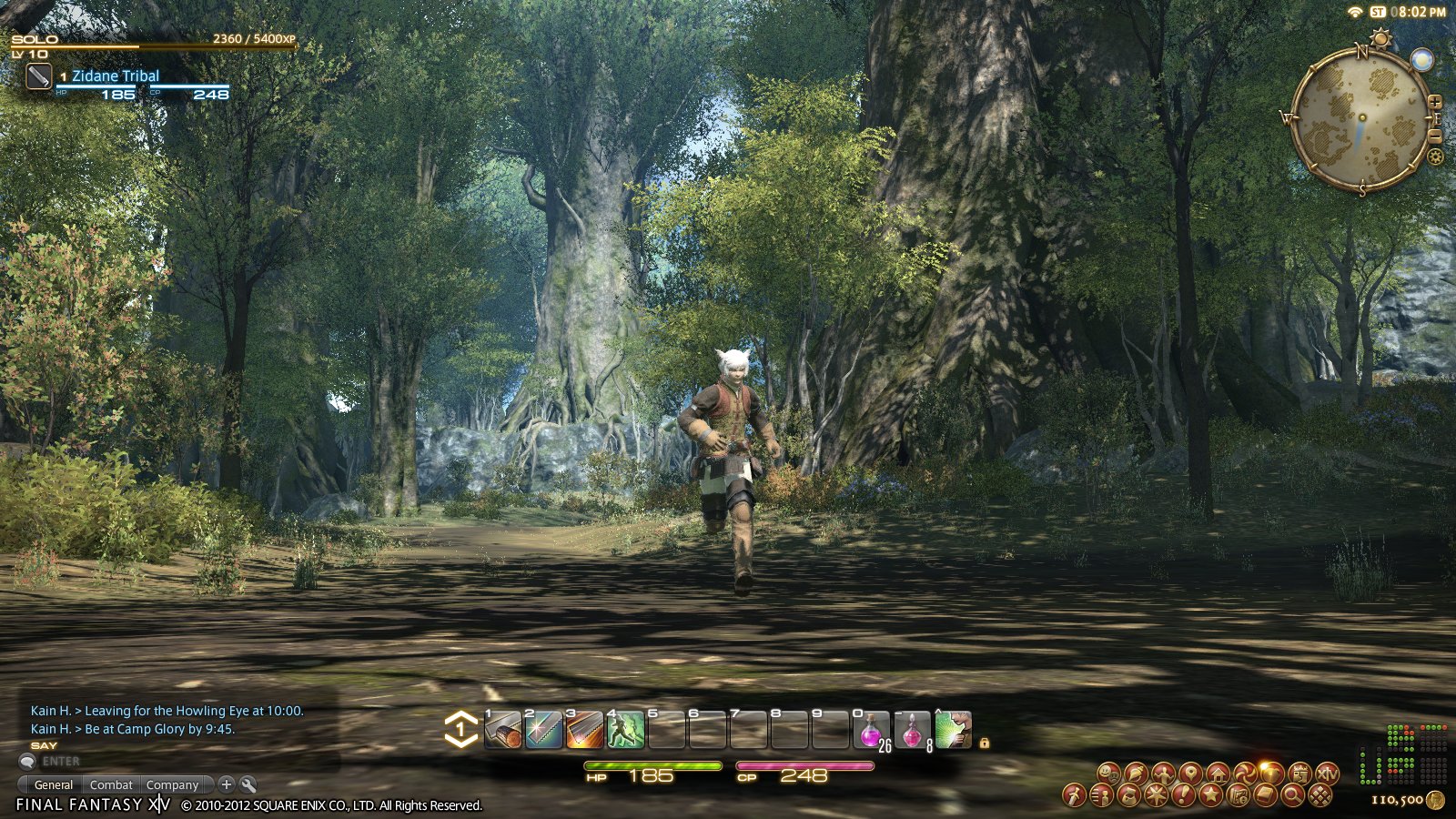
Task: Switch to the Company chat tab
Action: click(x=173, y=784)
